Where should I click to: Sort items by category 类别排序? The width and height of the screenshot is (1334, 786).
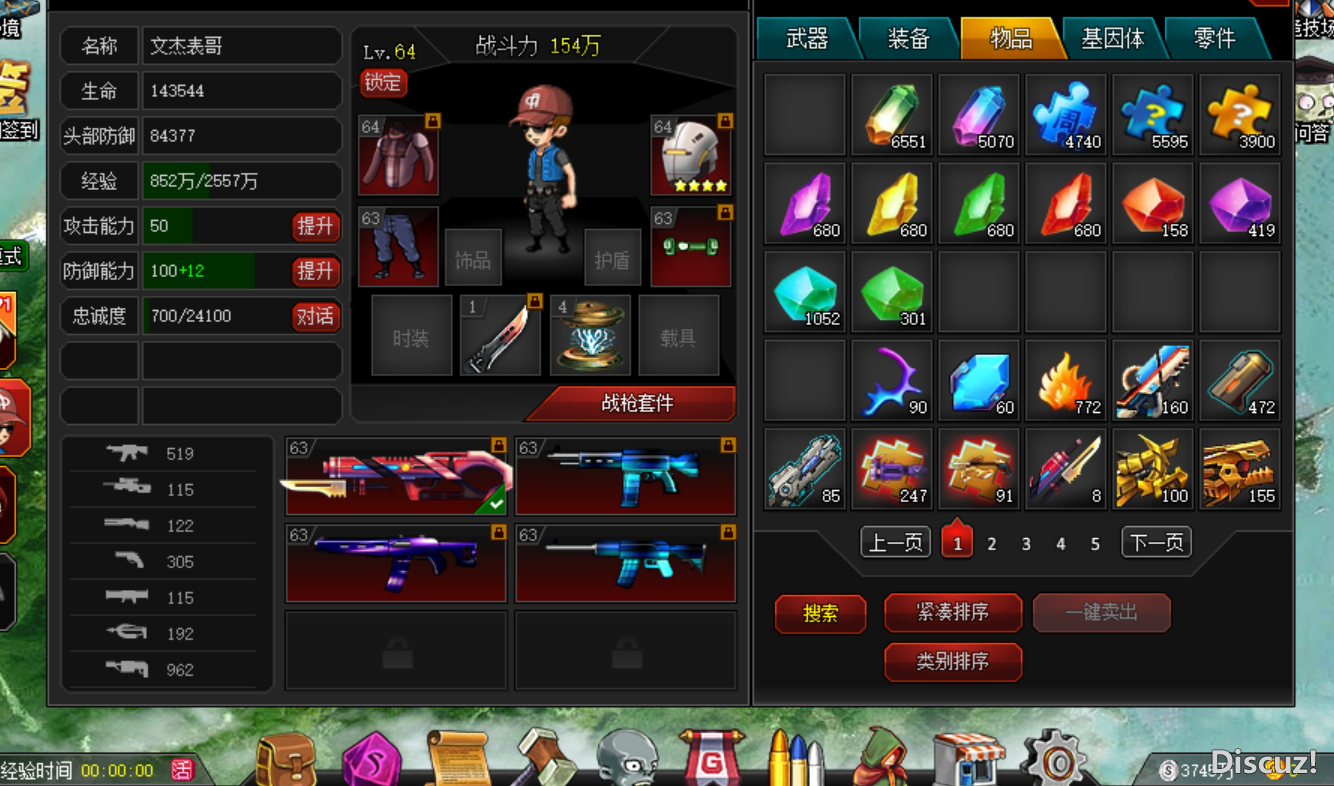[952, 661]
